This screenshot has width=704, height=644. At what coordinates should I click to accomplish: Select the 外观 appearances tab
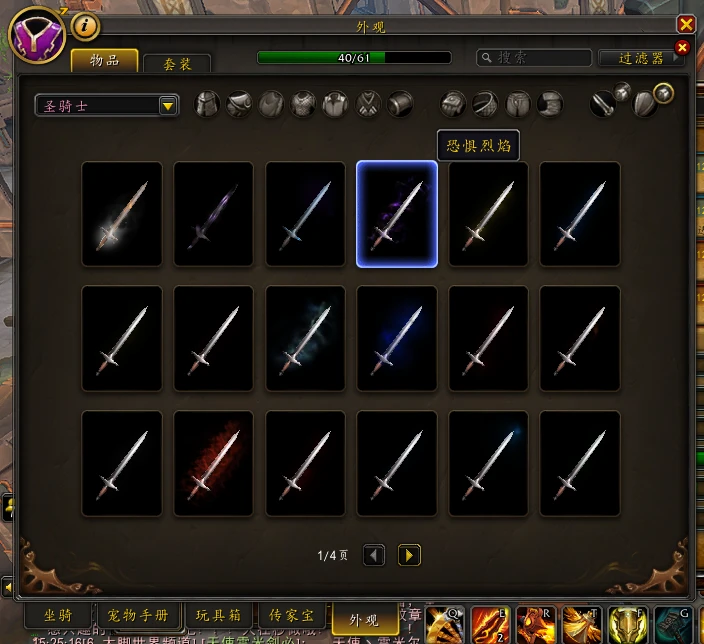[x=363, y=616]
